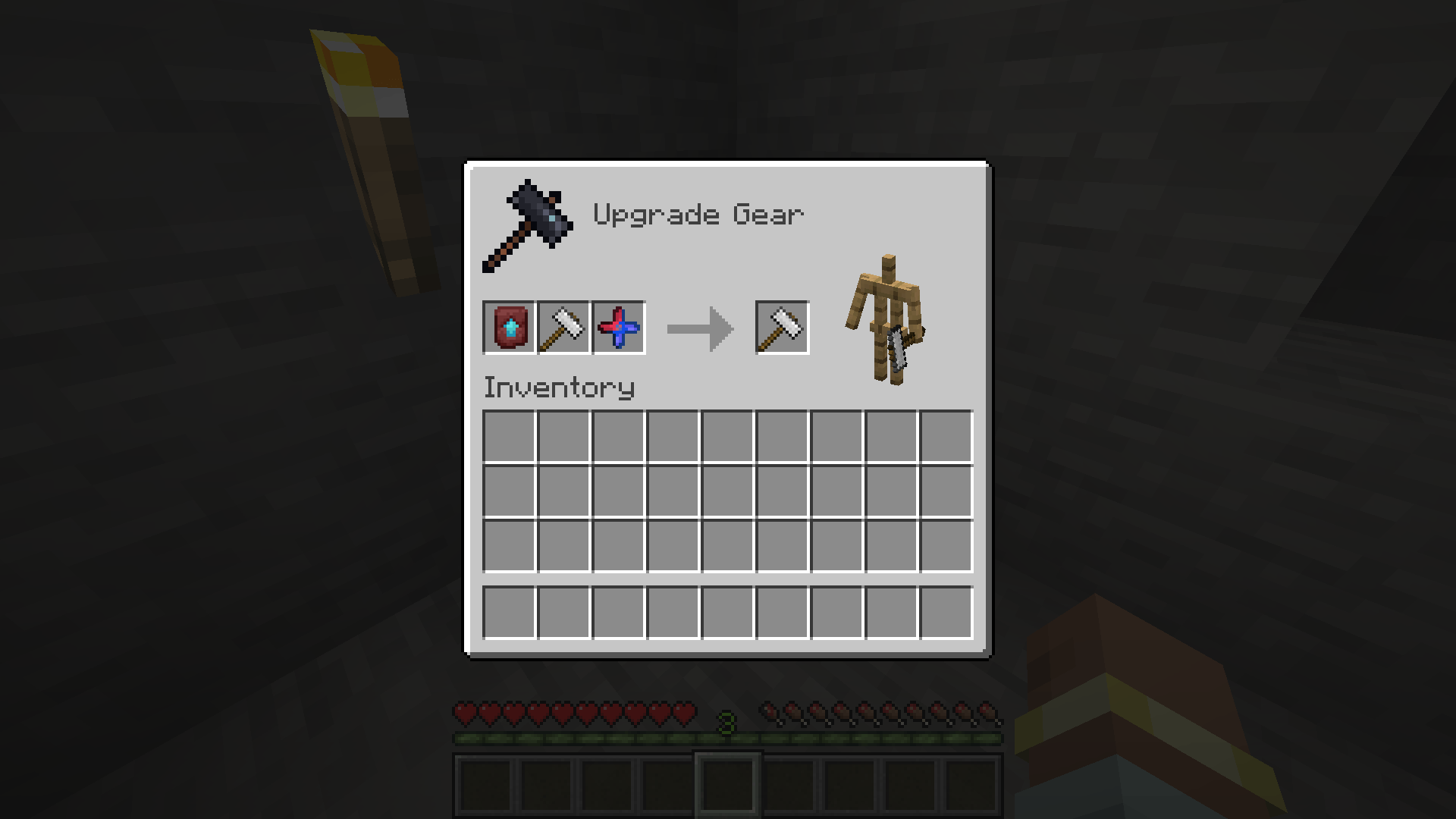1456x819 pixels.
Task: Click the Upgrade Gear title text
Action: coord(698,215)
